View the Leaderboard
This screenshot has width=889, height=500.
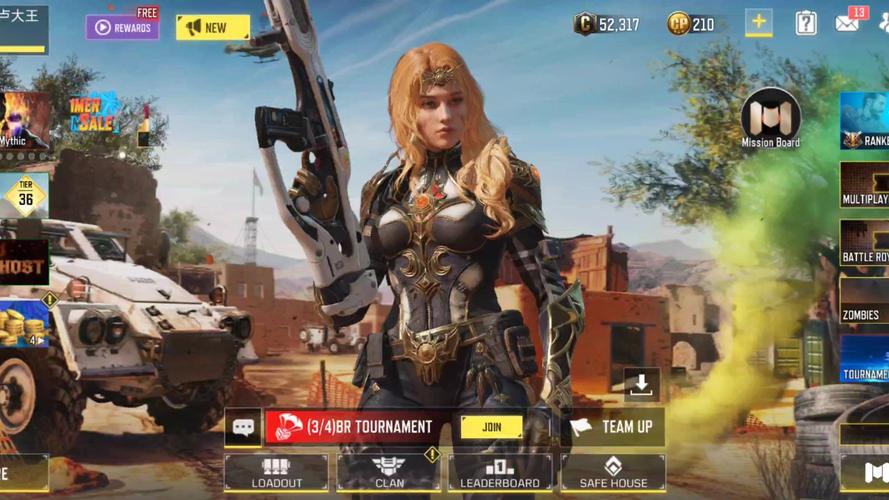[500, 472]
